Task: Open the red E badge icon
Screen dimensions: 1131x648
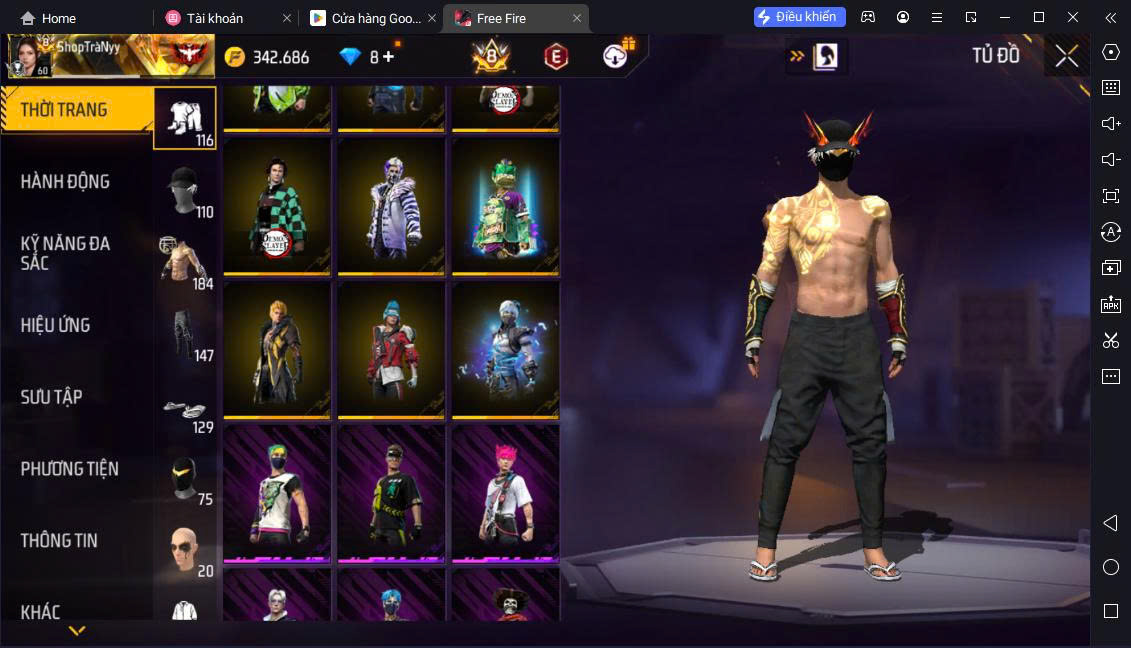Action: coord(556,57)
